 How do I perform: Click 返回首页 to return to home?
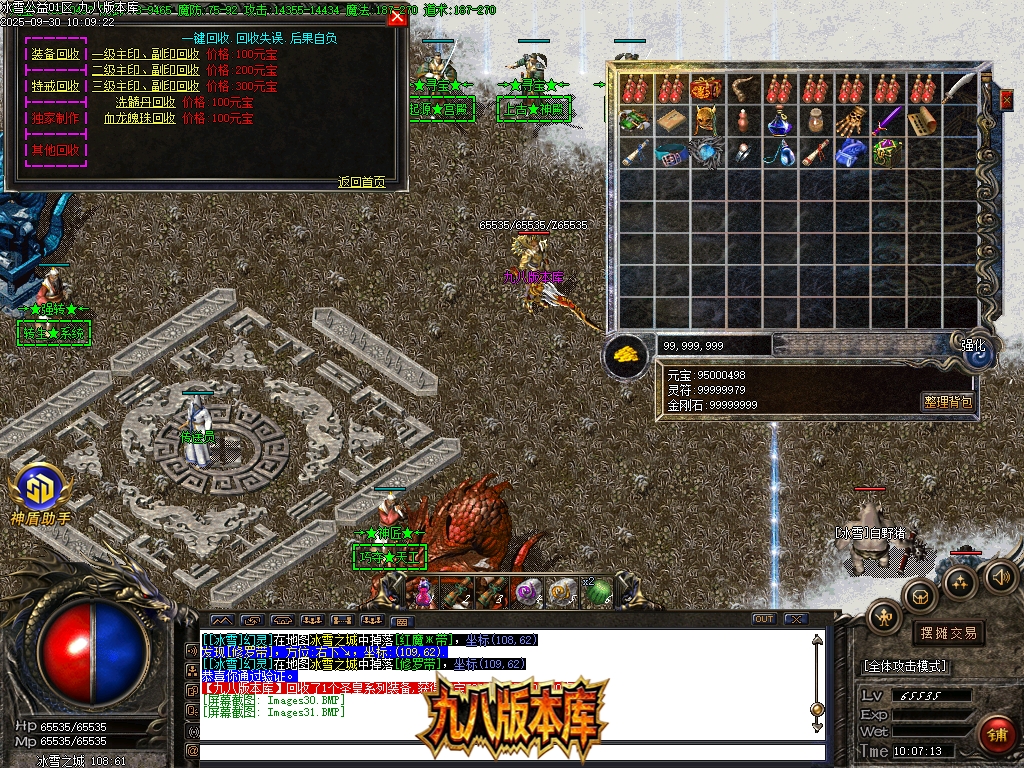361,182
